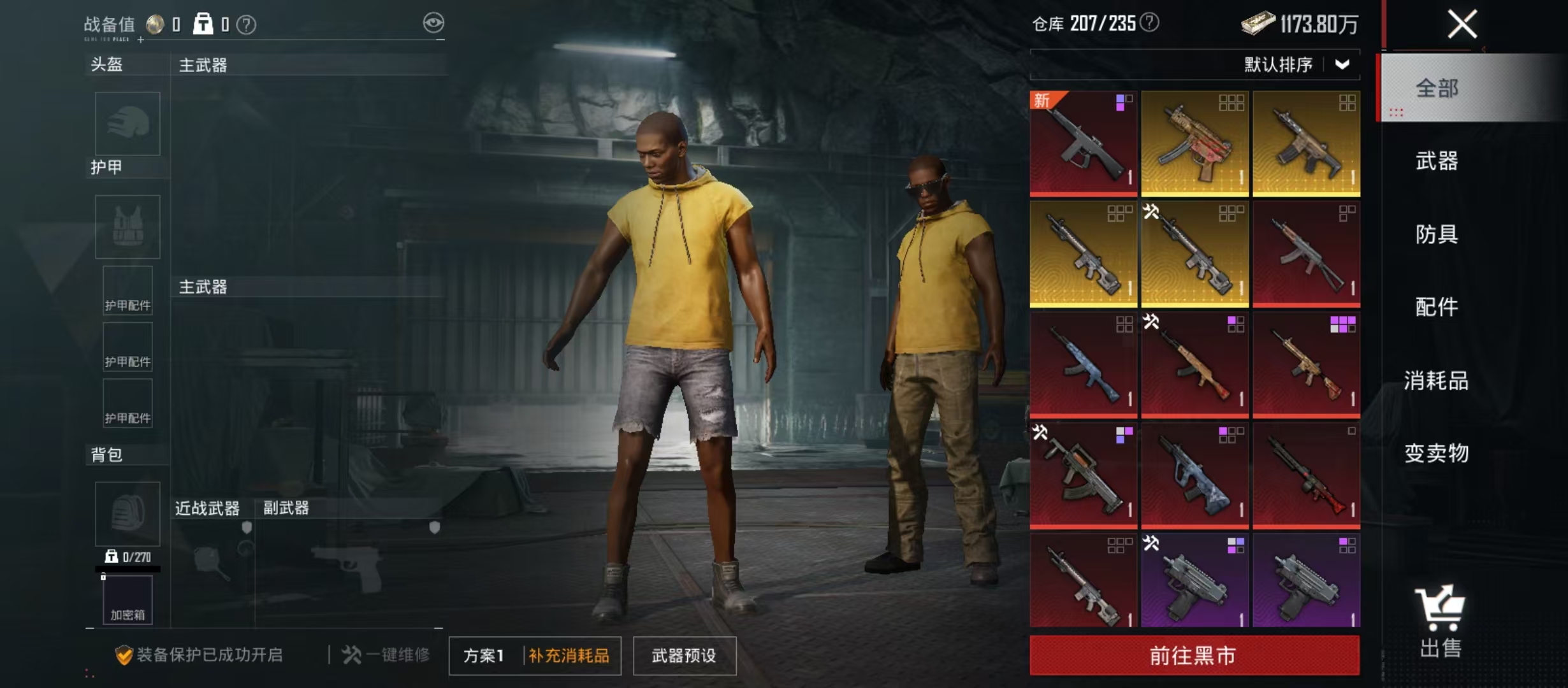Activate 一键维修 one-tap repair

coord(386,655)
